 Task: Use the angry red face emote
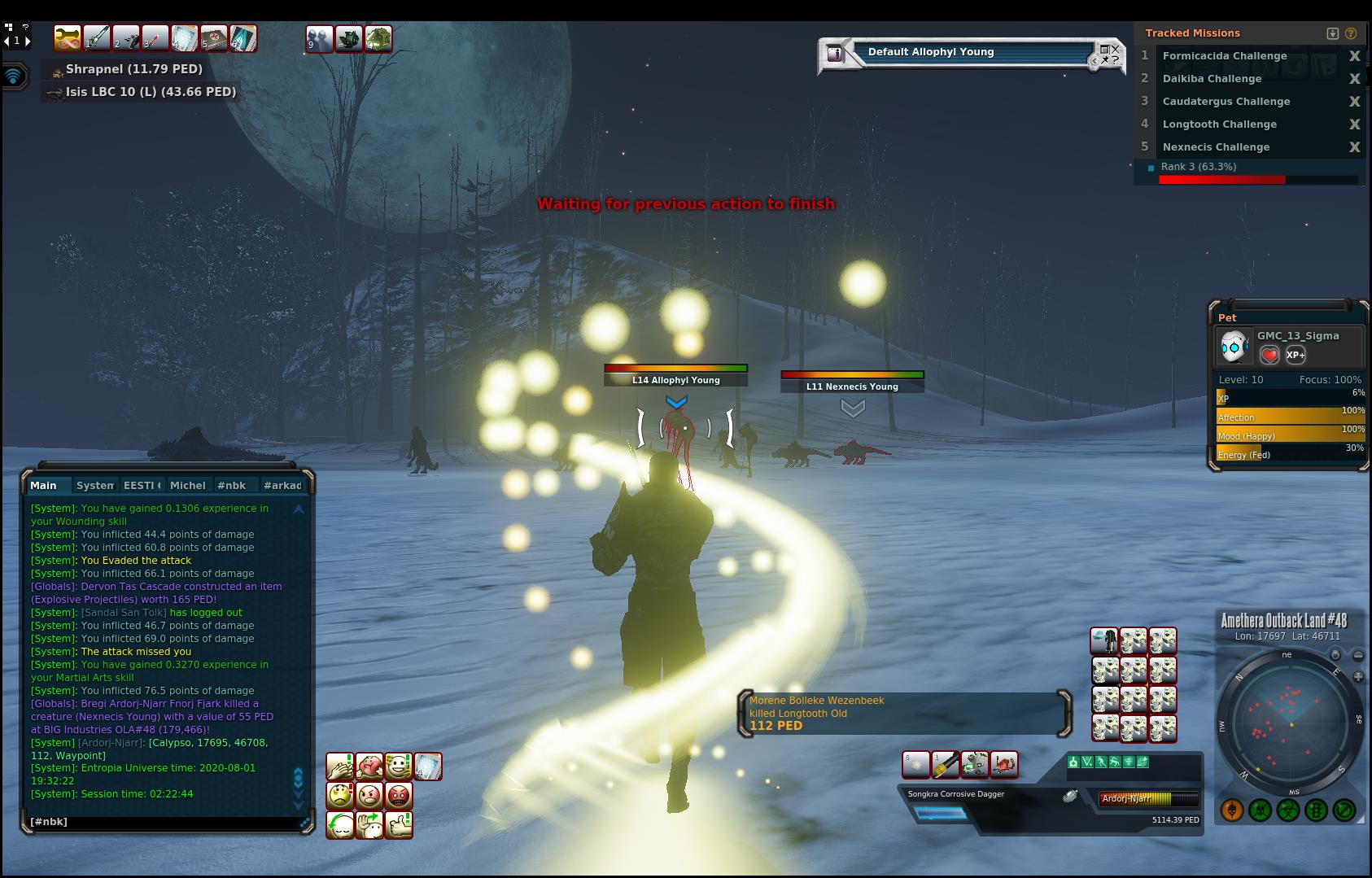[399, 795]
